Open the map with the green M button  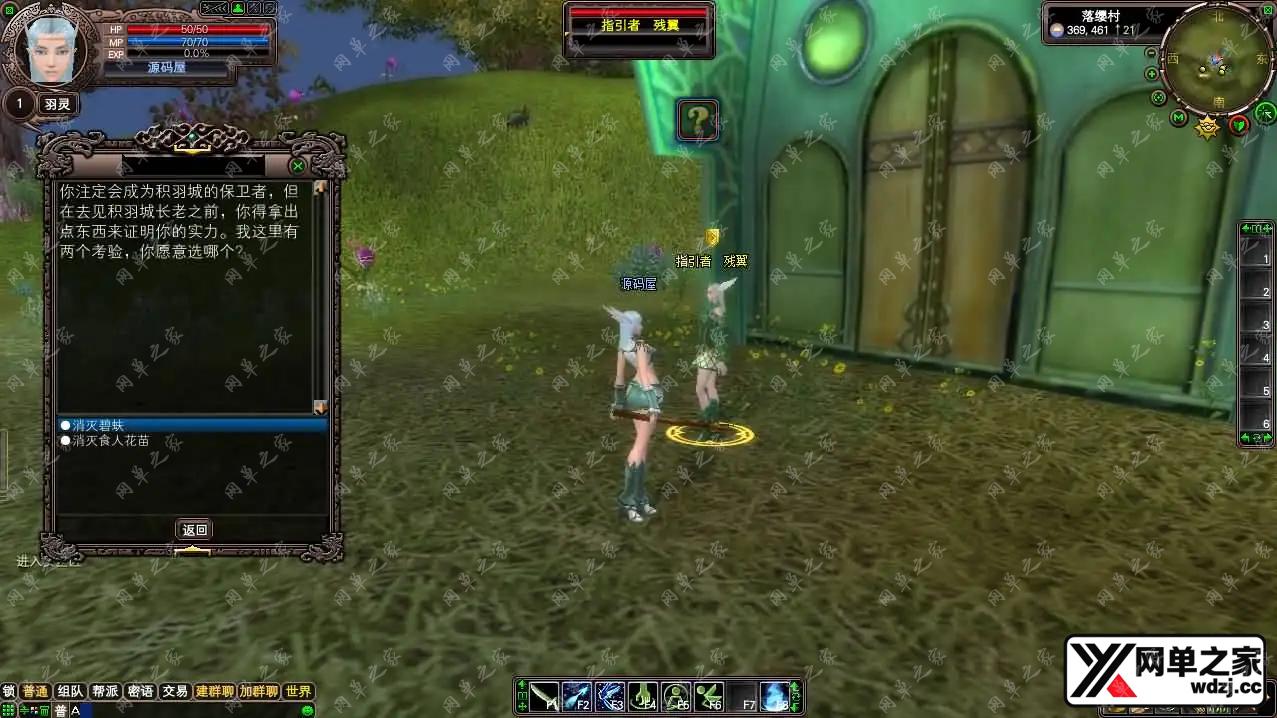(x=1178, y=119)
